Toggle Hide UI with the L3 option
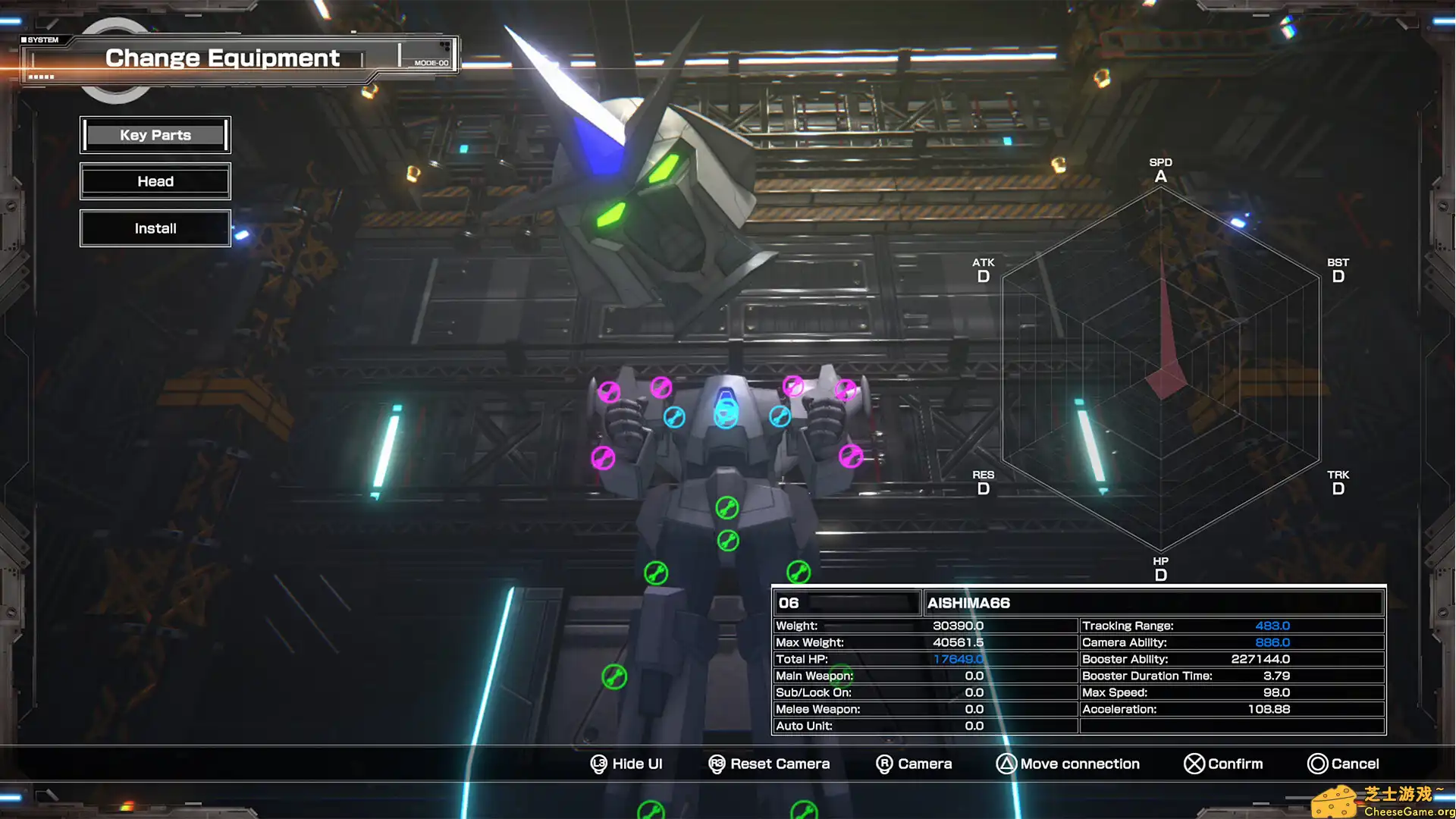The image size is (1456, 819). (598, 764)
